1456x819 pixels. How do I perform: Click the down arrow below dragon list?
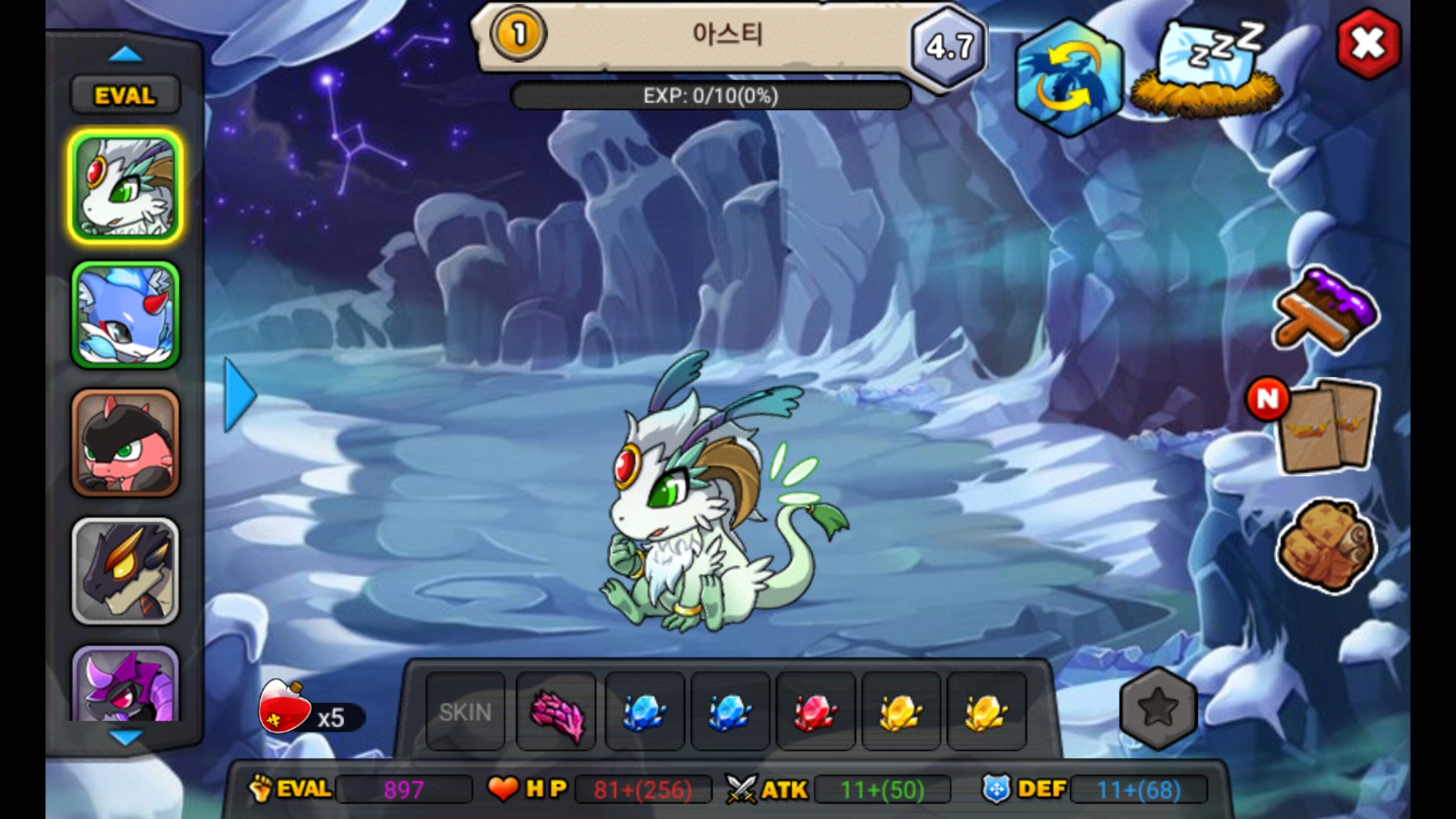click(125, 737)
